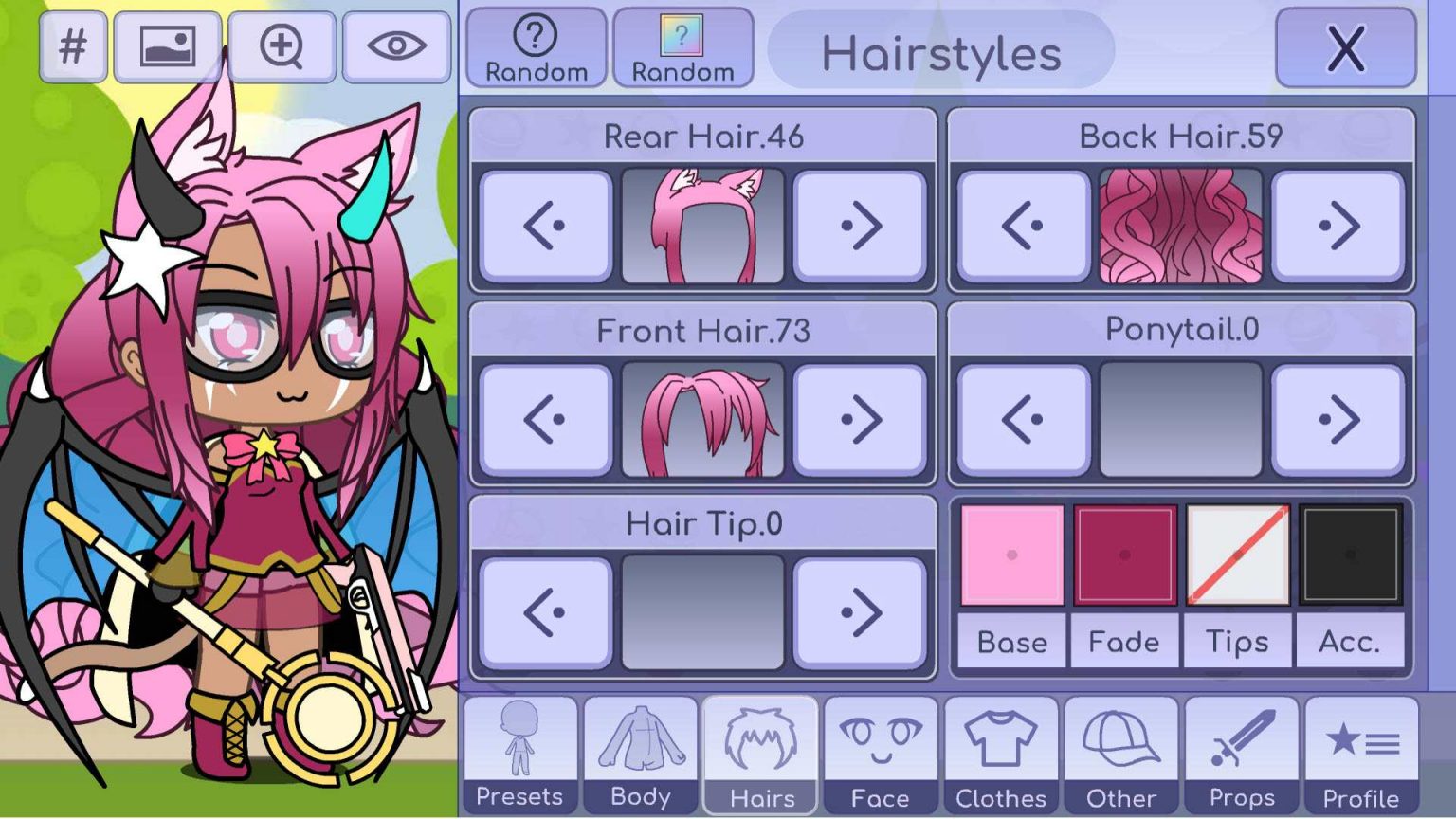Click the Random hairstyle button
The image size is (1456, 819).
click(537, 45)
